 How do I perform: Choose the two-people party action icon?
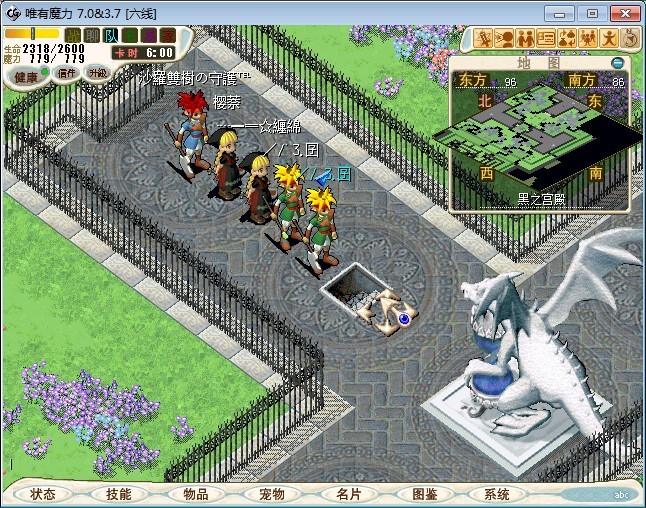(525, 38)
